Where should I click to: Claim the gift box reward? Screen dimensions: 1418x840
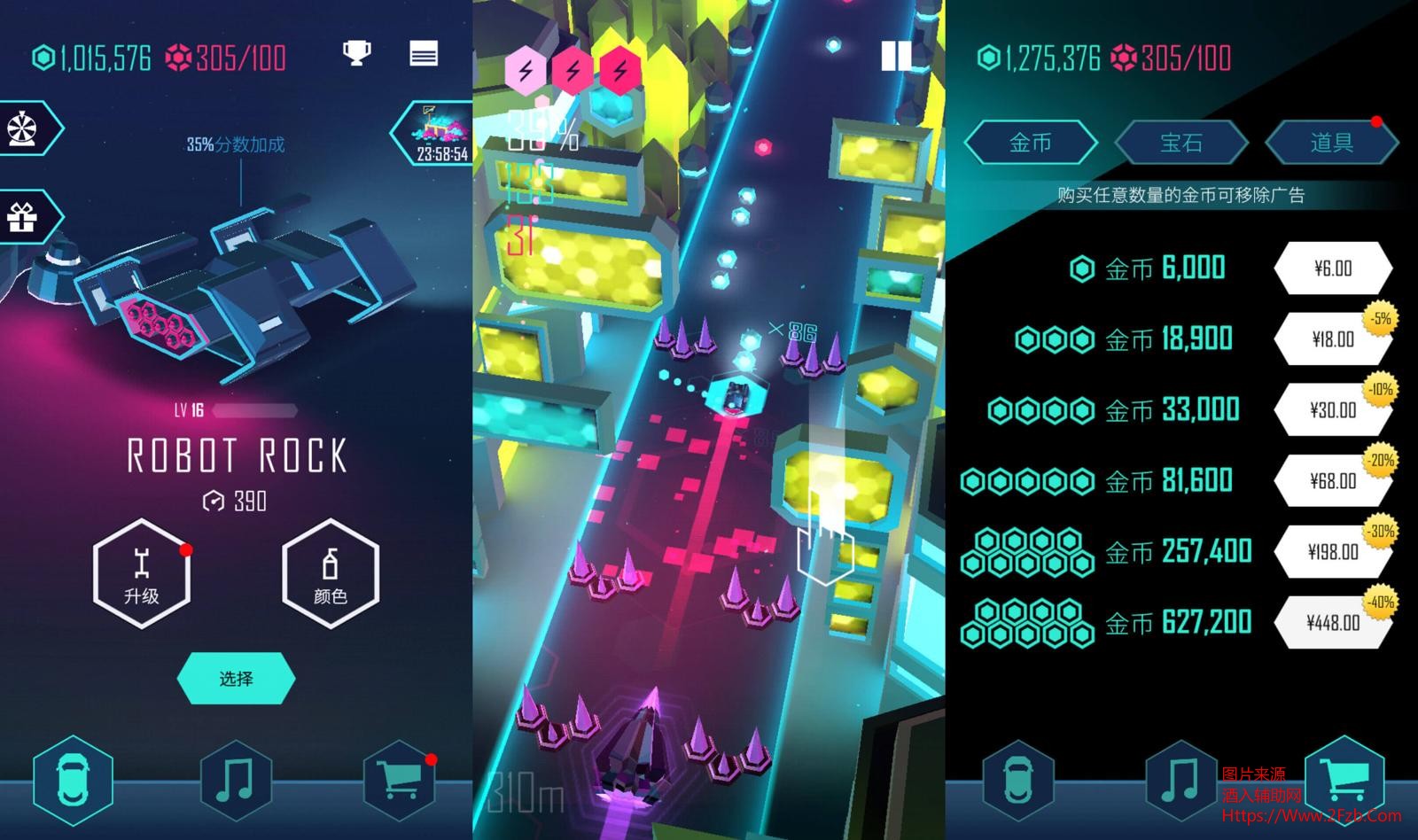24,216
